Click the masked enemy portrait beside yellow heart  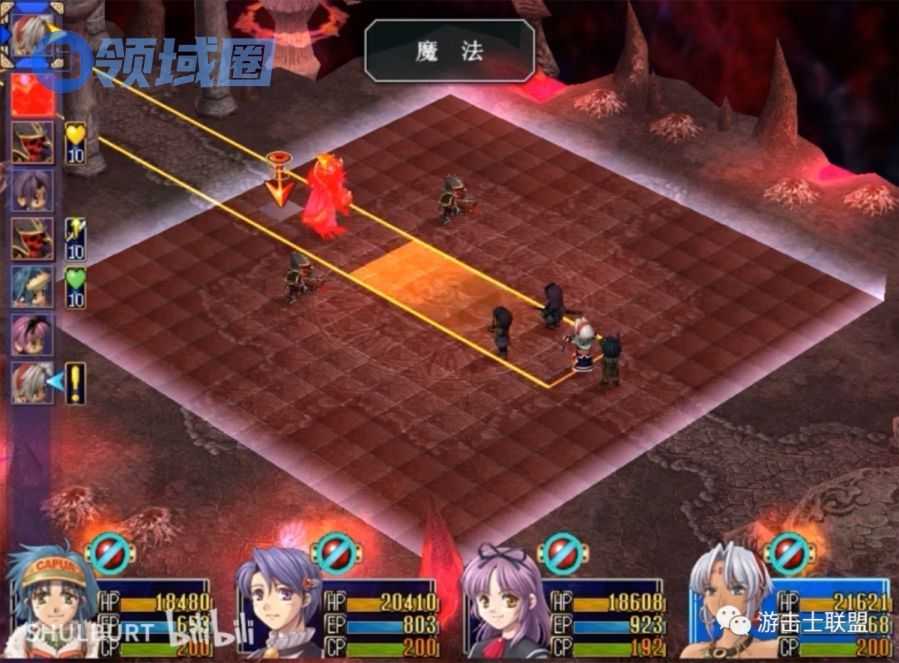pyautogui.click(x=32, y=141)
